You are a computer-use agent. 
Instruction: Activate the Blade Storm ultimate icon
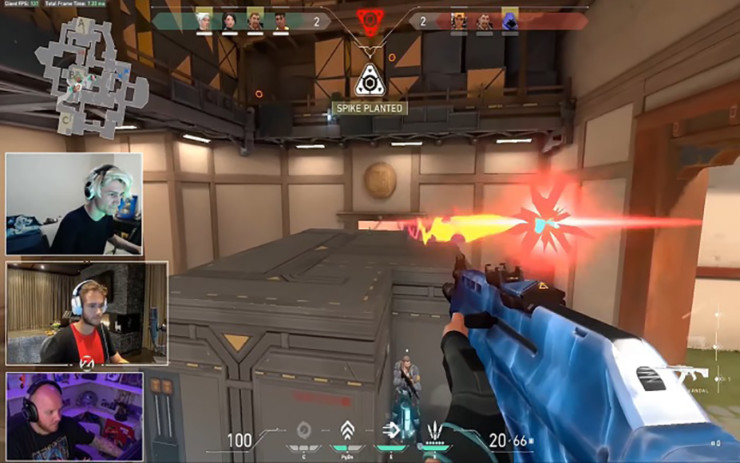click(x=434, y=430)
